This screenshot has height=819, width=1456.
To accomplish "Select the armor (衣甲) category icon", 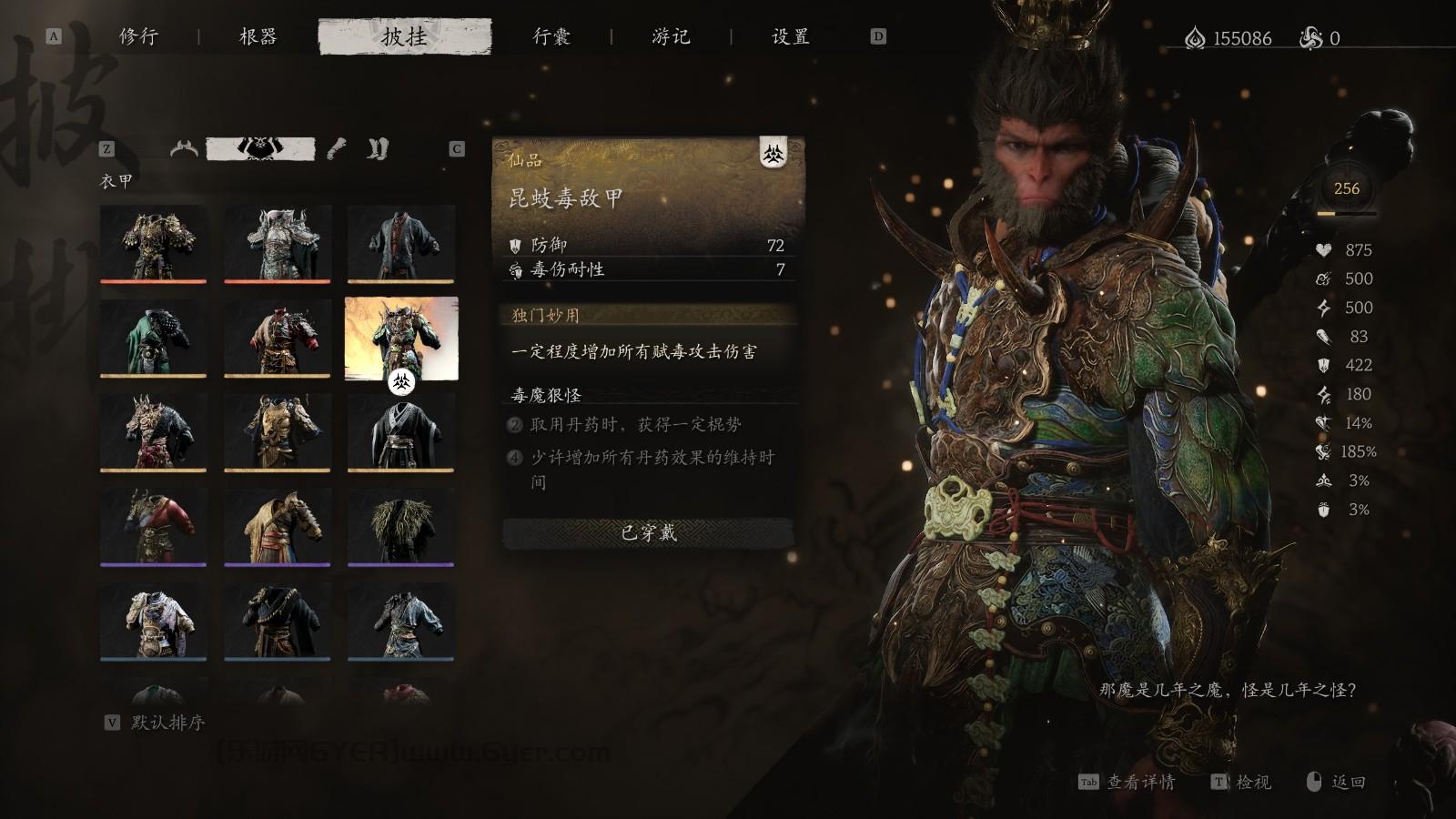I will [261, 148].
